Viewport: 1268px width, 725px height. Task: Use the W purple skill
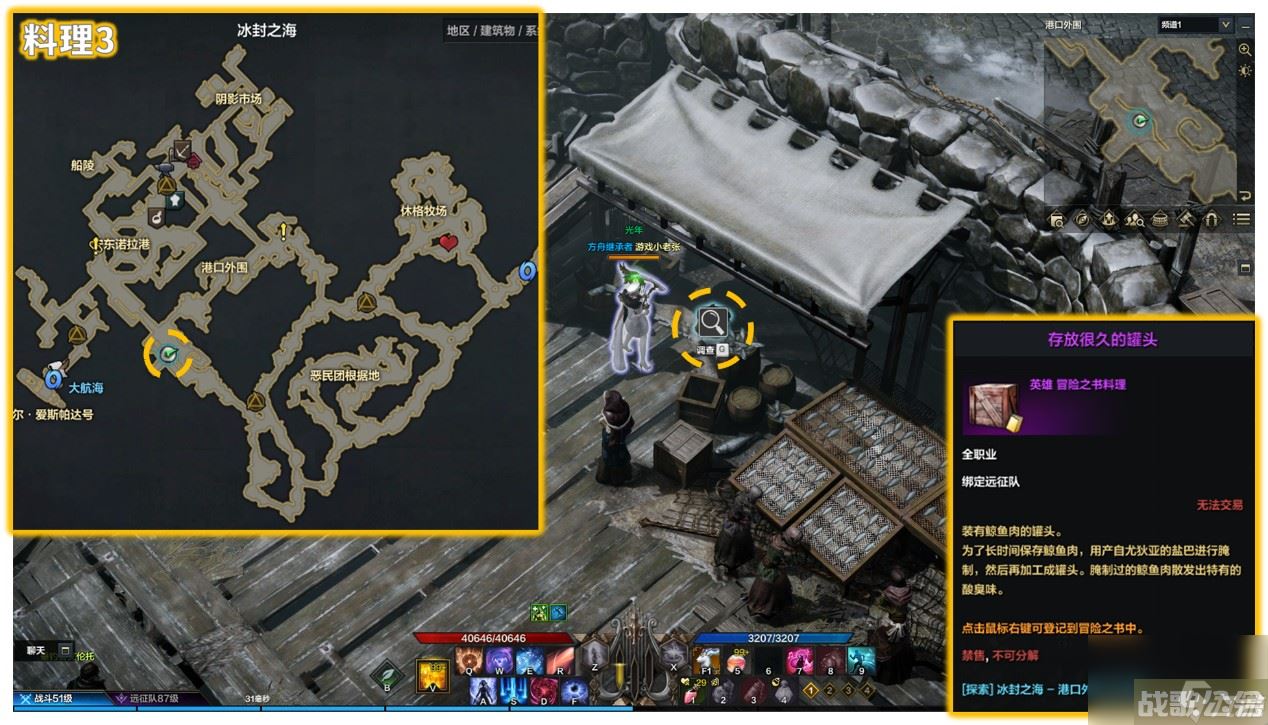click(499, 661)
